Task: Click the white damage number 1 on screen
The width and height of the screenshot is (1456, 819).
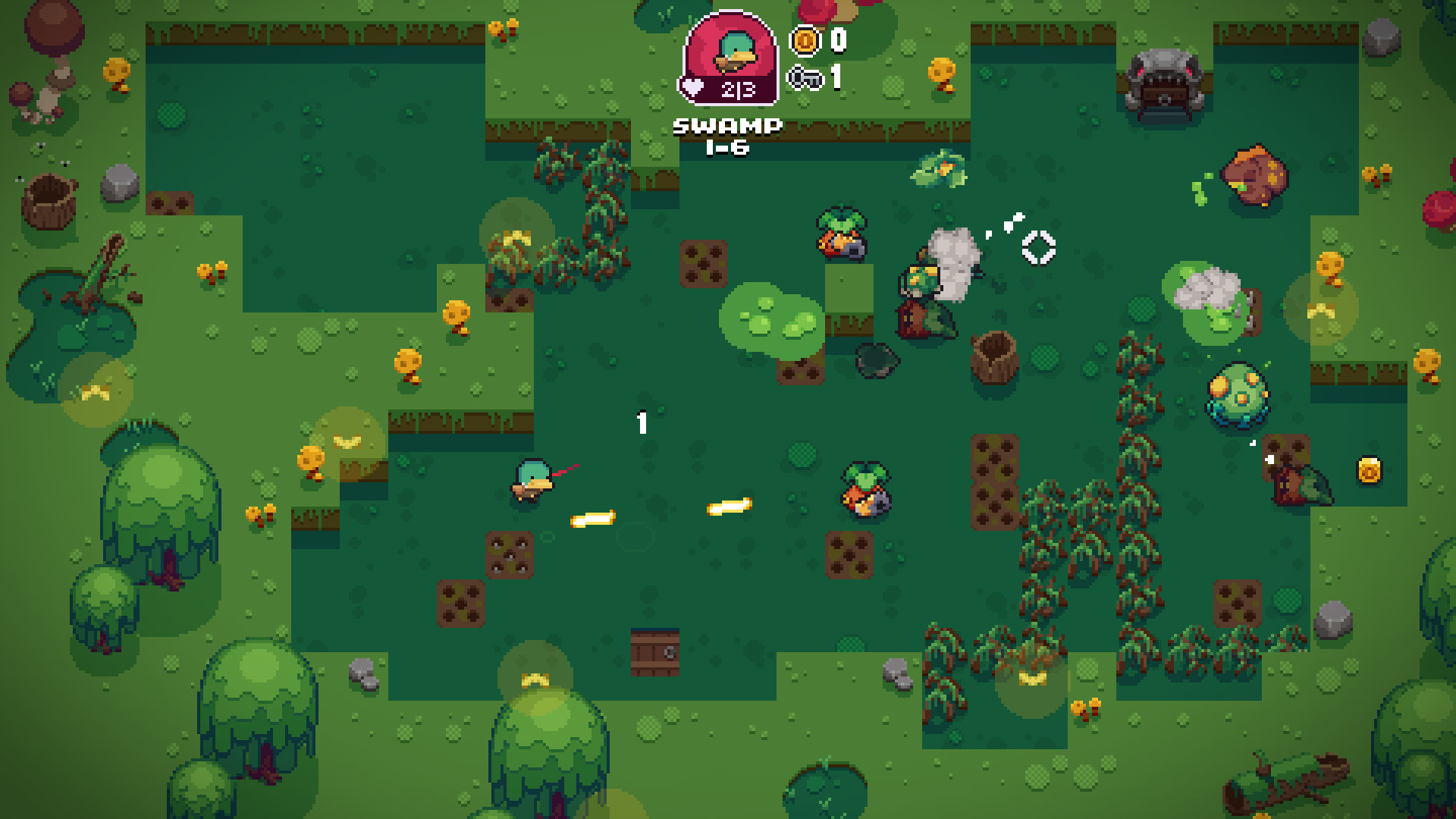Action: point(641,423)
